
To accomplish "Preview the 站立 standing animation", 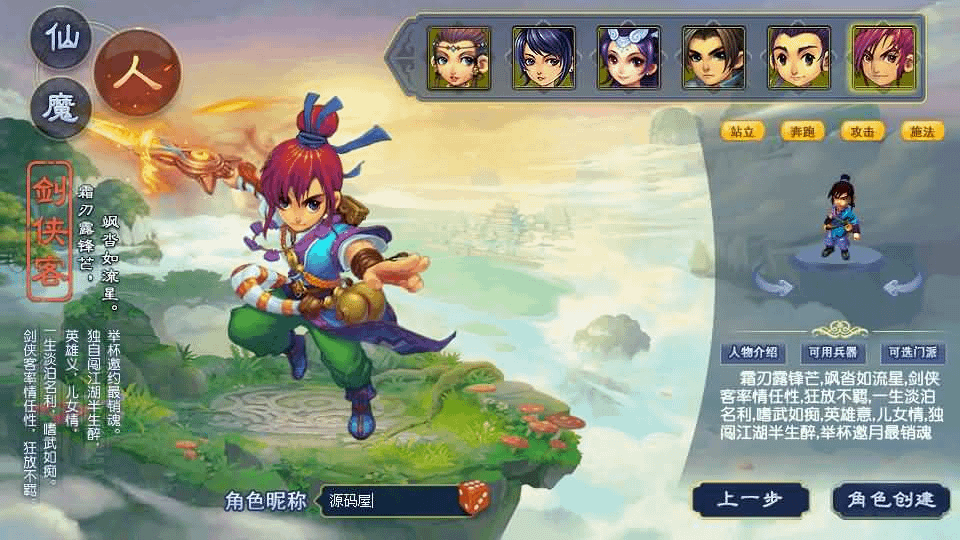I will click(x=742, y=131).
